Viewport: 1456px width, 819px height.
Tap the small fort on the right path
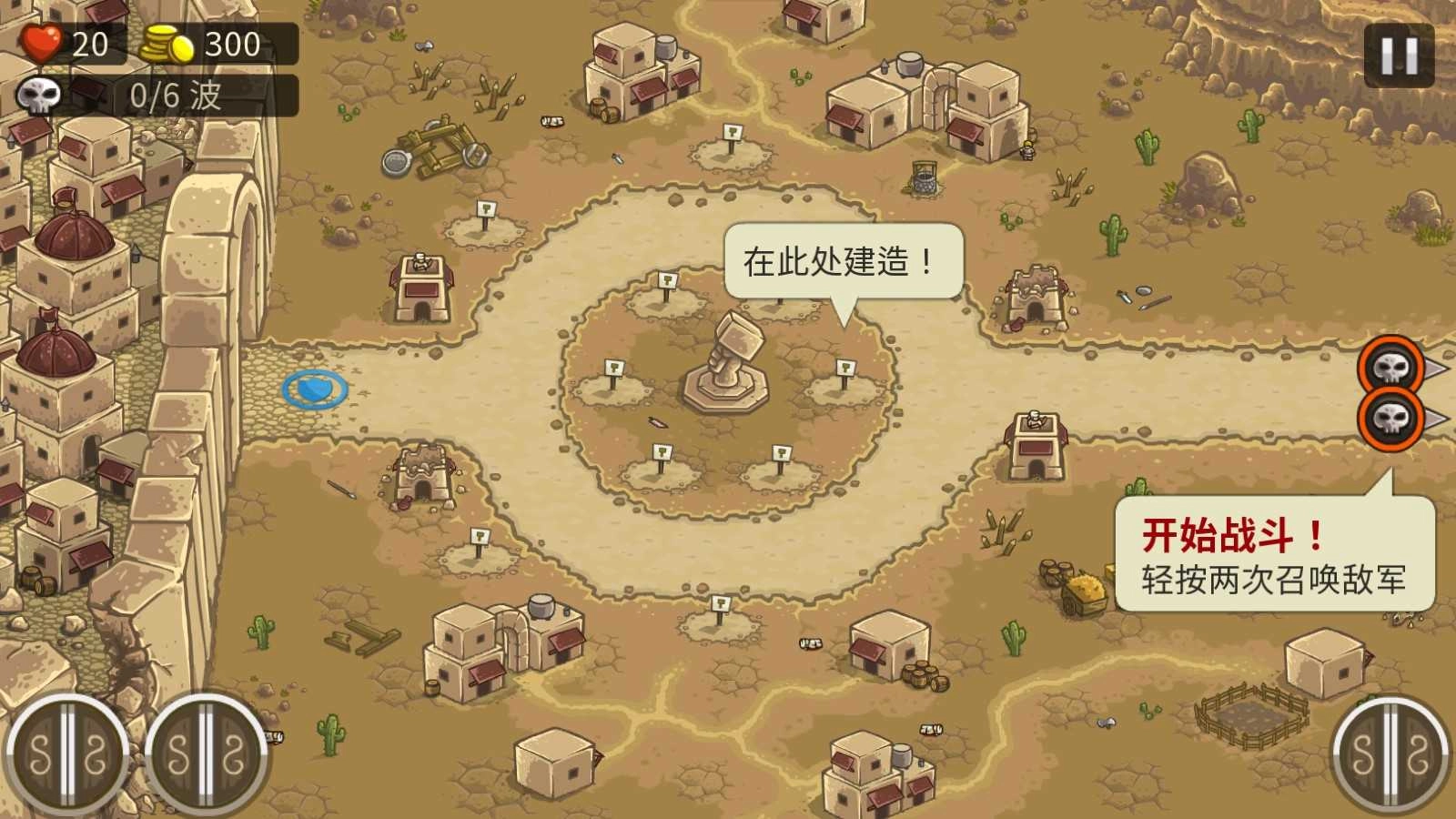click(1037, 441)
